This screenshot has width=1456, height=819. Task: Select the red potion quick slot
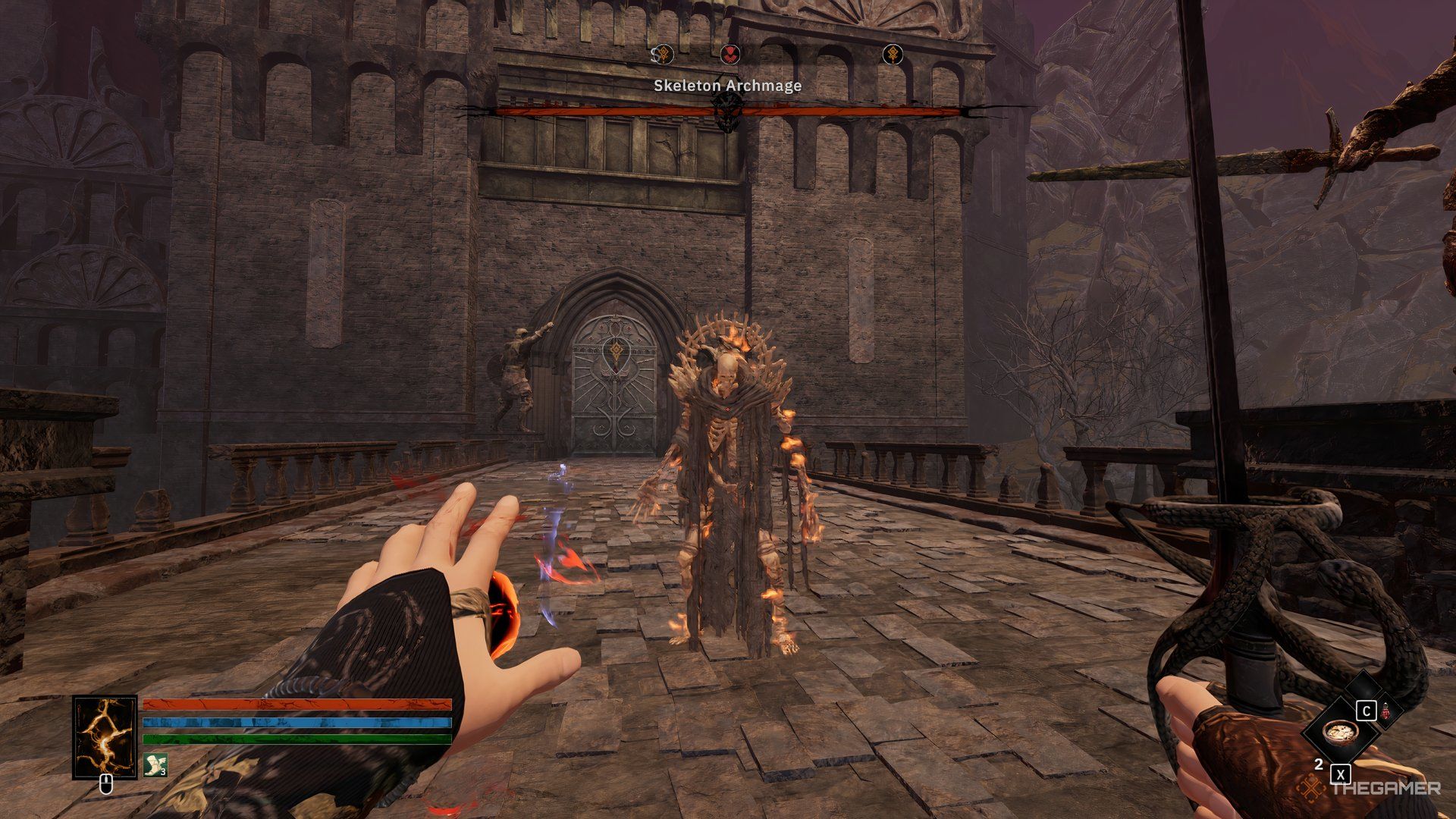[x=1385, y=713]
